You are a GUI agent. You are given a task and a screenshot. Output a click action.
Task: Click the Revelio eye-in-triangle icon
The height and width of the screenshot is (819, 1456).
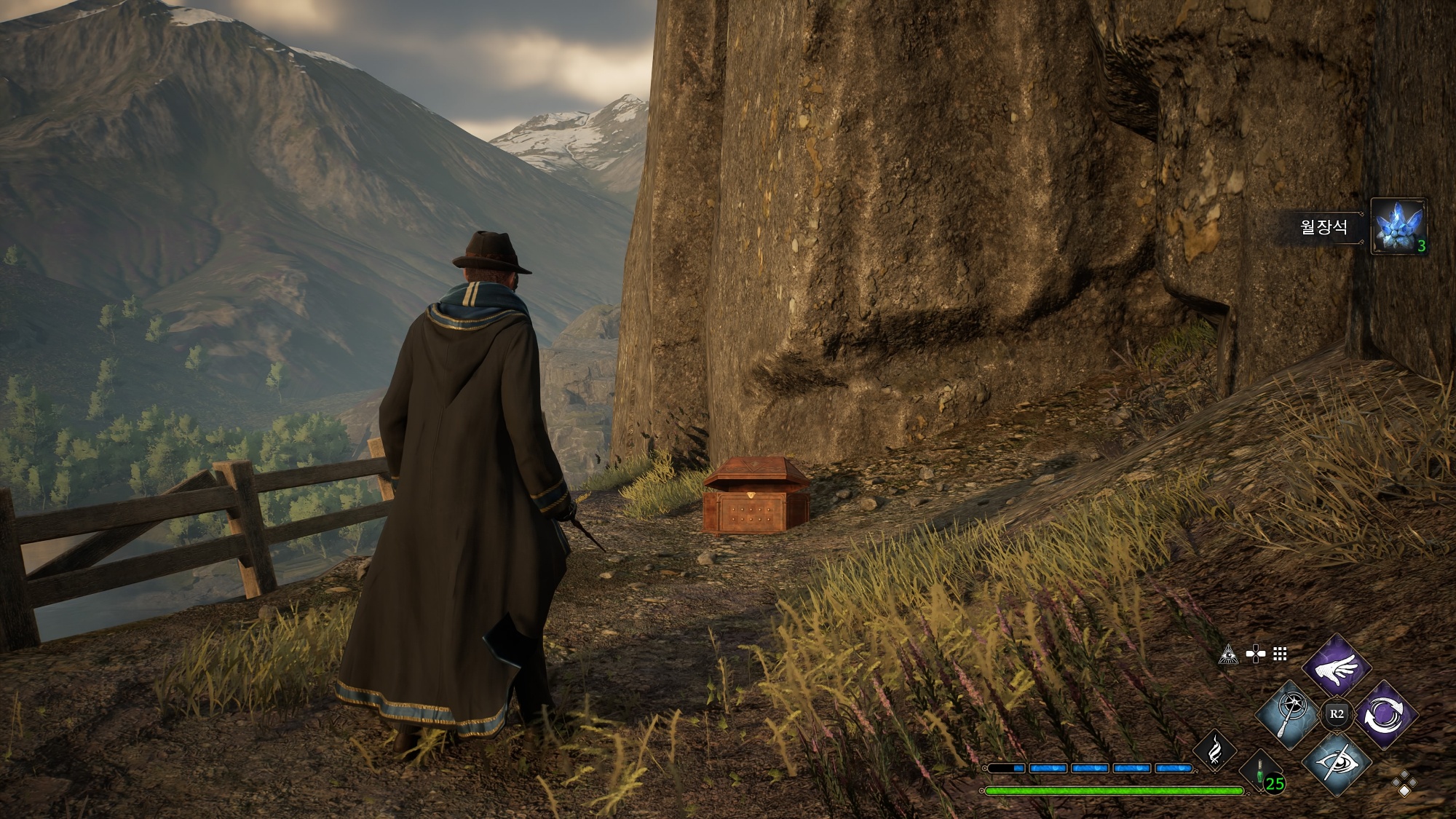click(x=1228, y=654)
